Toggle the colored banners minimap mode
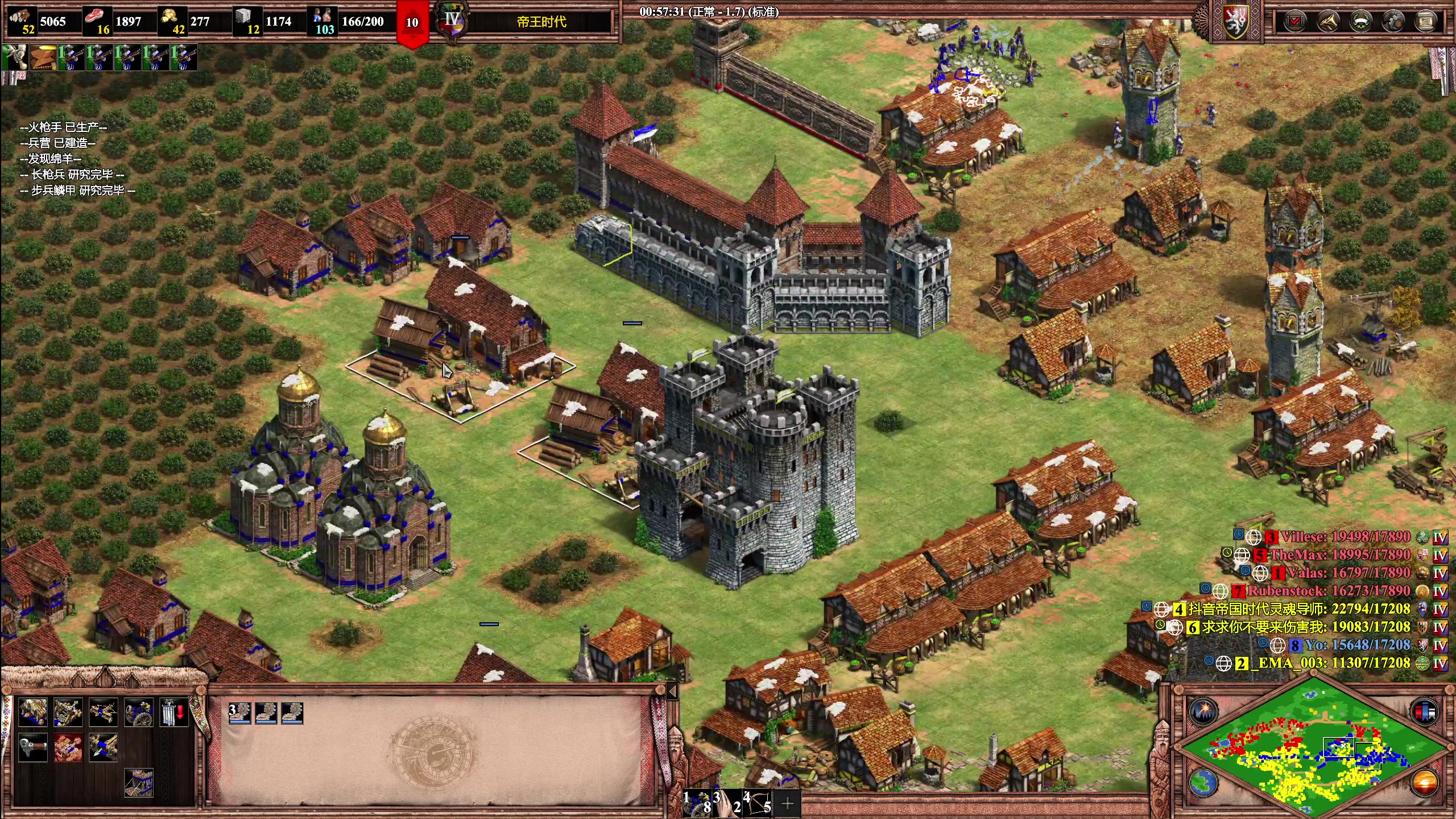Viewport: 1456px width, 819px height. coord(1424,712)
